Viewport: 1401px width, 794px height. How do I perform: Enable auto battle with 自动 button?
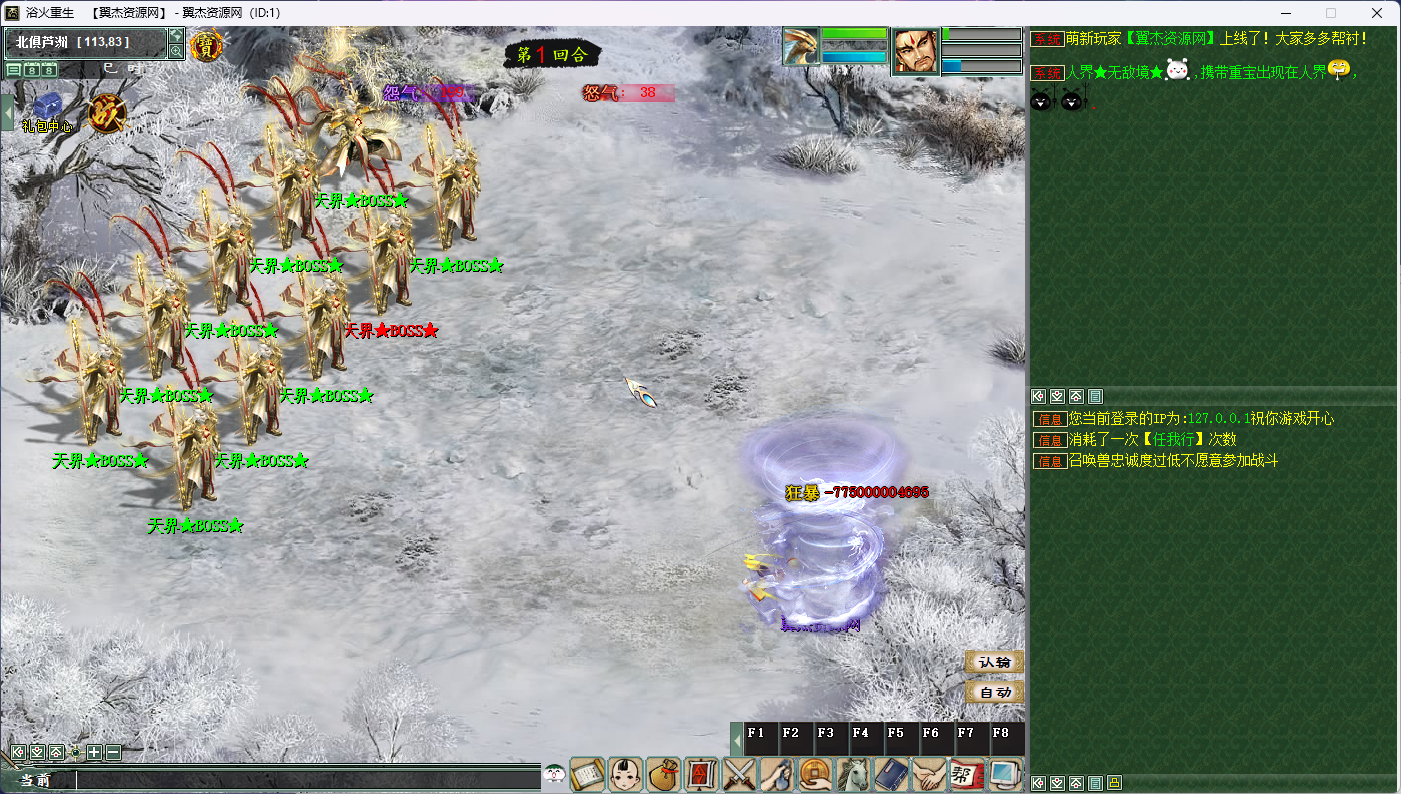coord(994,692)
